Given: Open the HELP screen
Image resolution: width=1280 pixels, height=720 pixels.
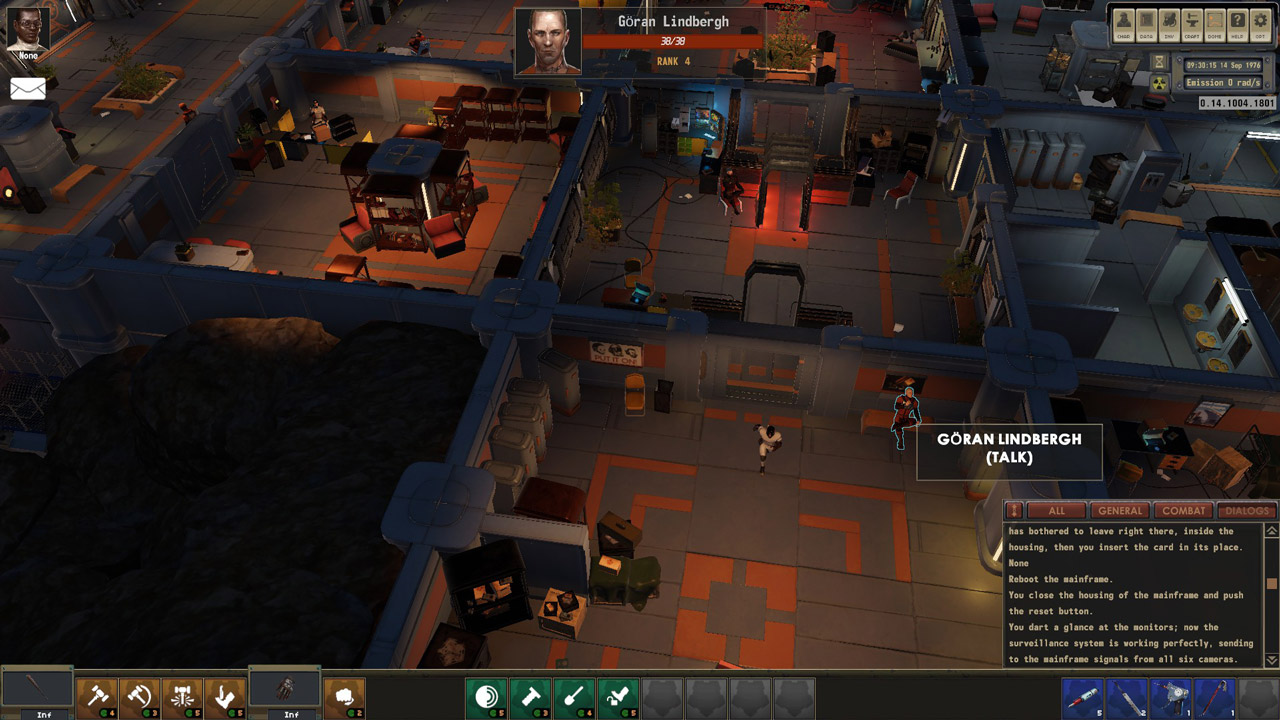Looking at the screenshot, I should pyautogui.click(x=1237, y=23).
